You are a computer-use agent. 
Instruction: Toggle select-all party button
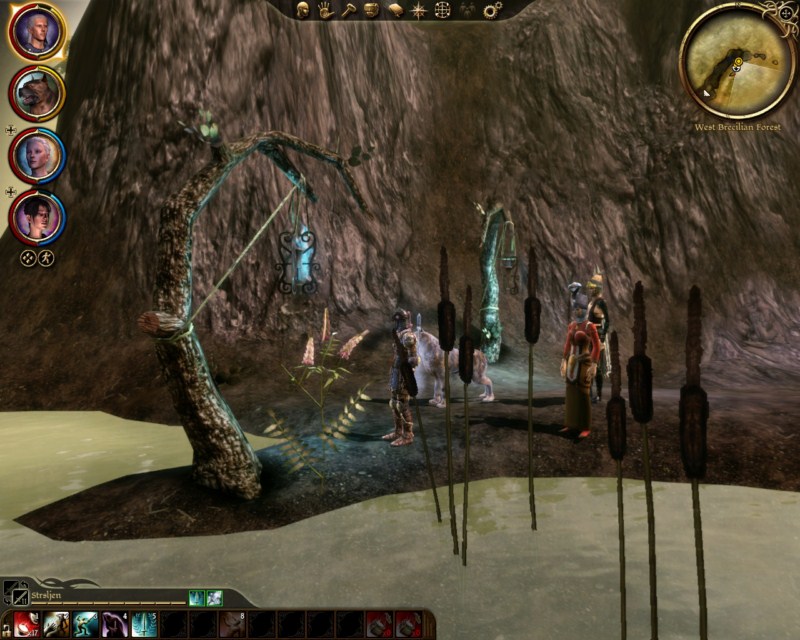[28, 258]
